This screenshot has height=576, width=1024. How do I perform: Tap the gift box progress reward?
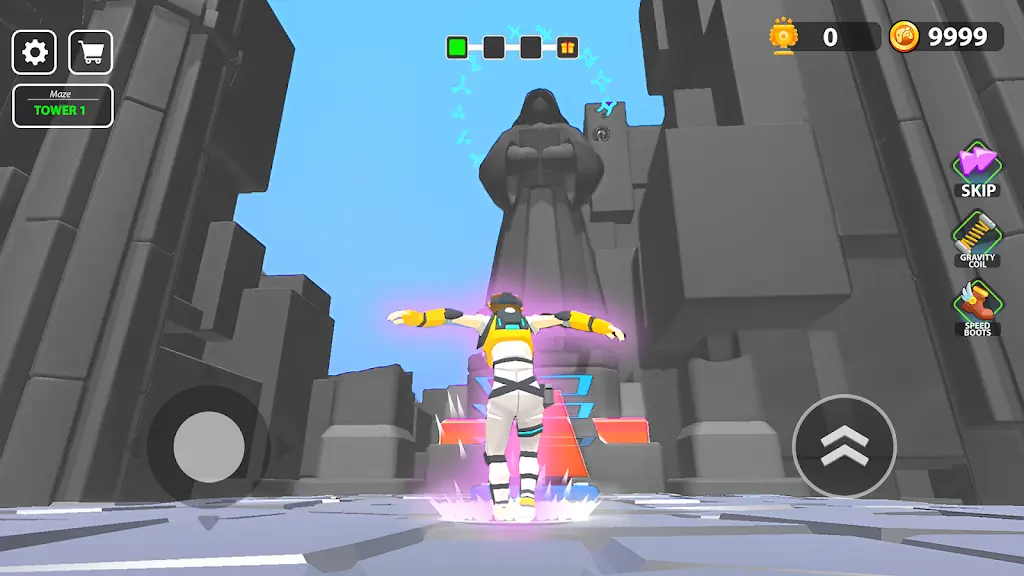[567, 47]
